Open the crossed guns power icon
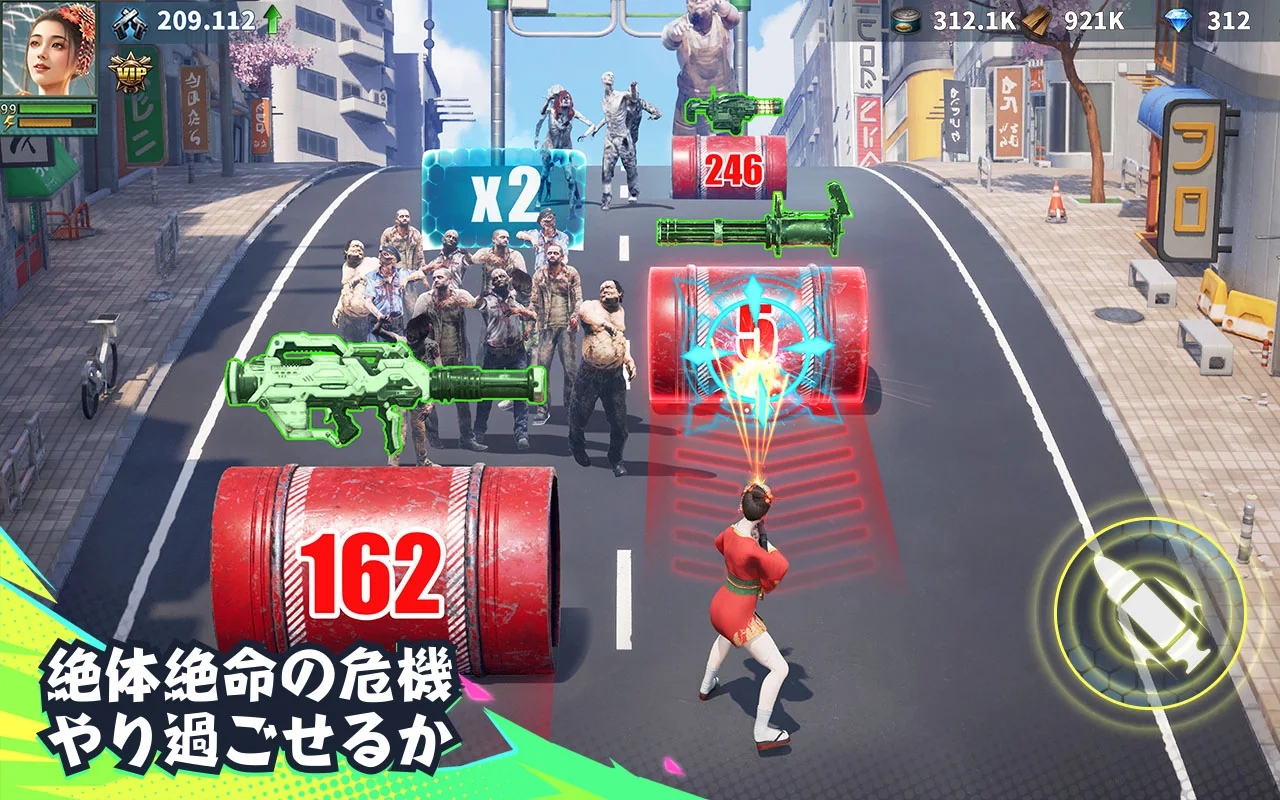This screenshot has width=1280, height=800. pyautogui.click(x=130, y=25)
